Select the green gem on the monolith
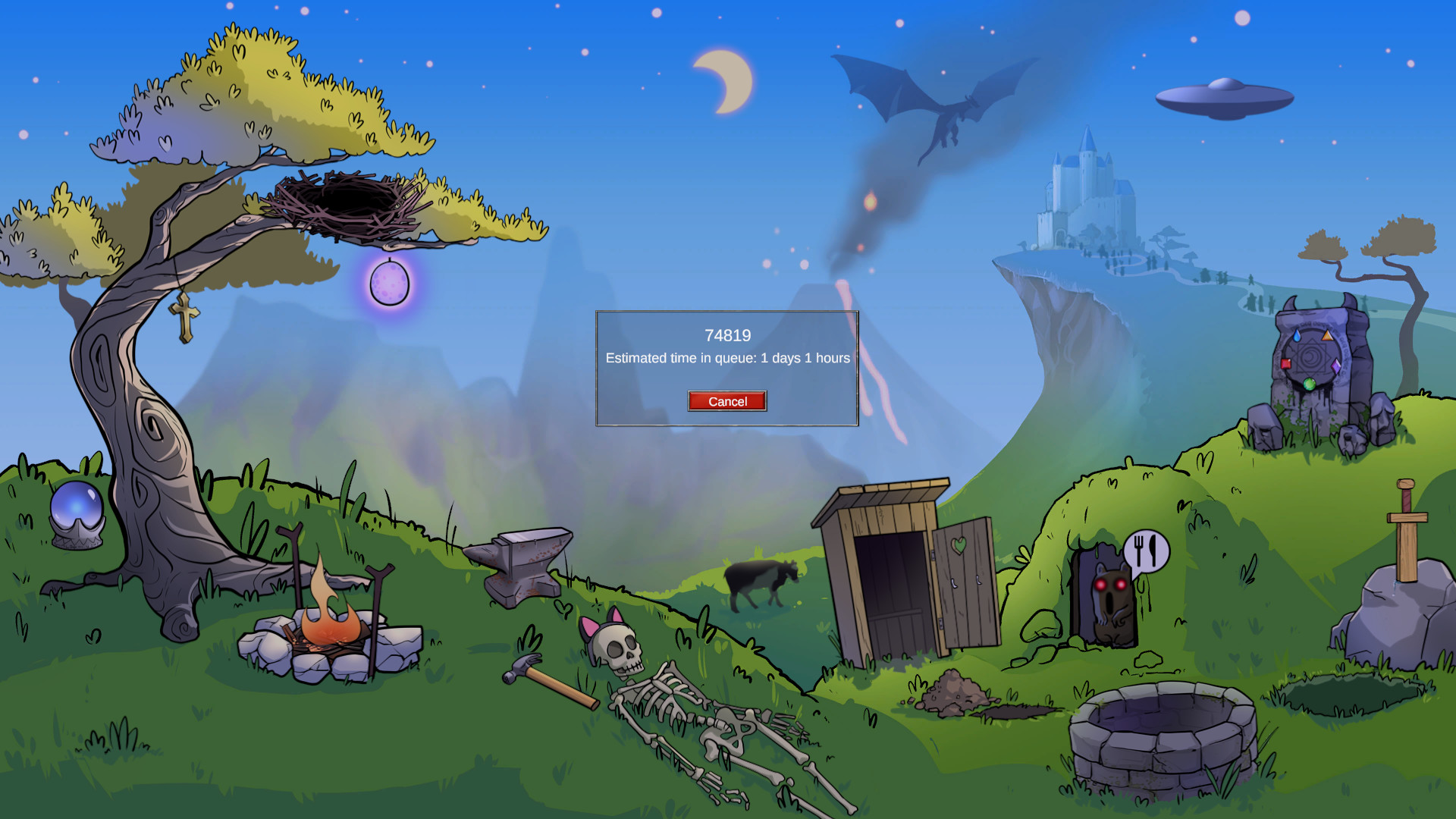1456x819 pixels. (1308, 387)
